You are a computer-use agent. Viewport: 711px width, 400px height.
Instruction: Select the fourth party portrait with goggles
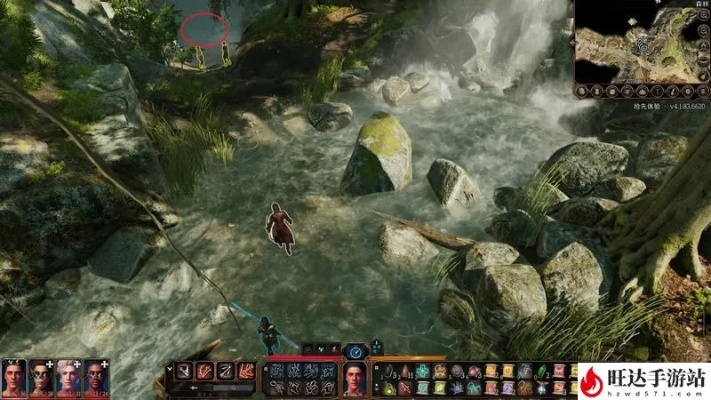95,378
